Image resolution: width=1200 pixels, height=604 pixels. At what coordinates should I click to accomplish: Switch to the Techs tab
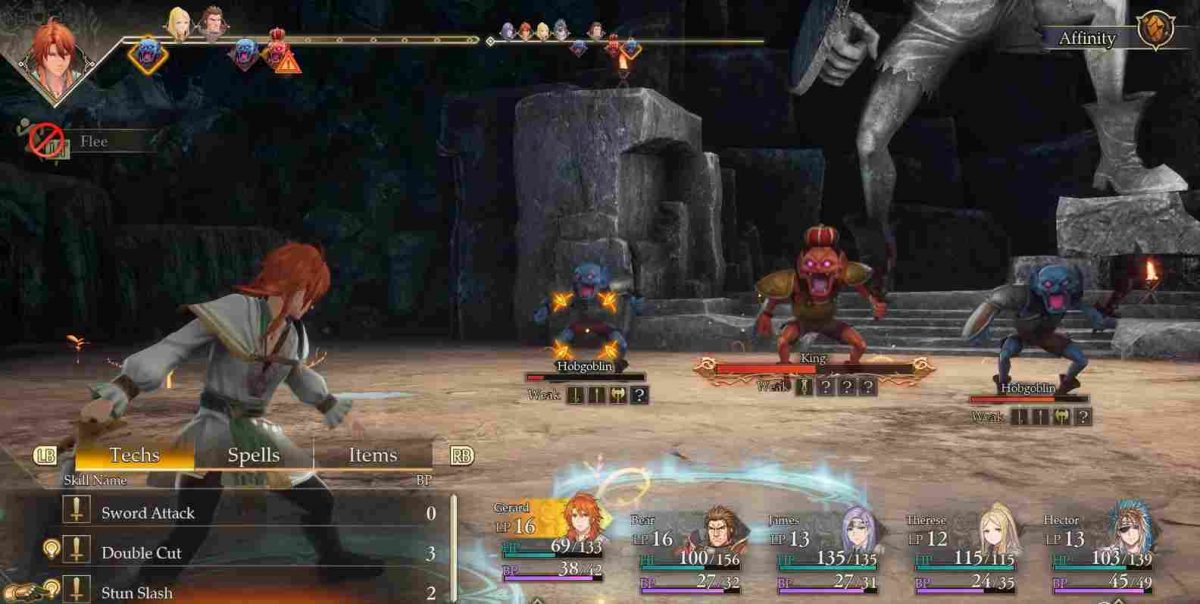135,456
